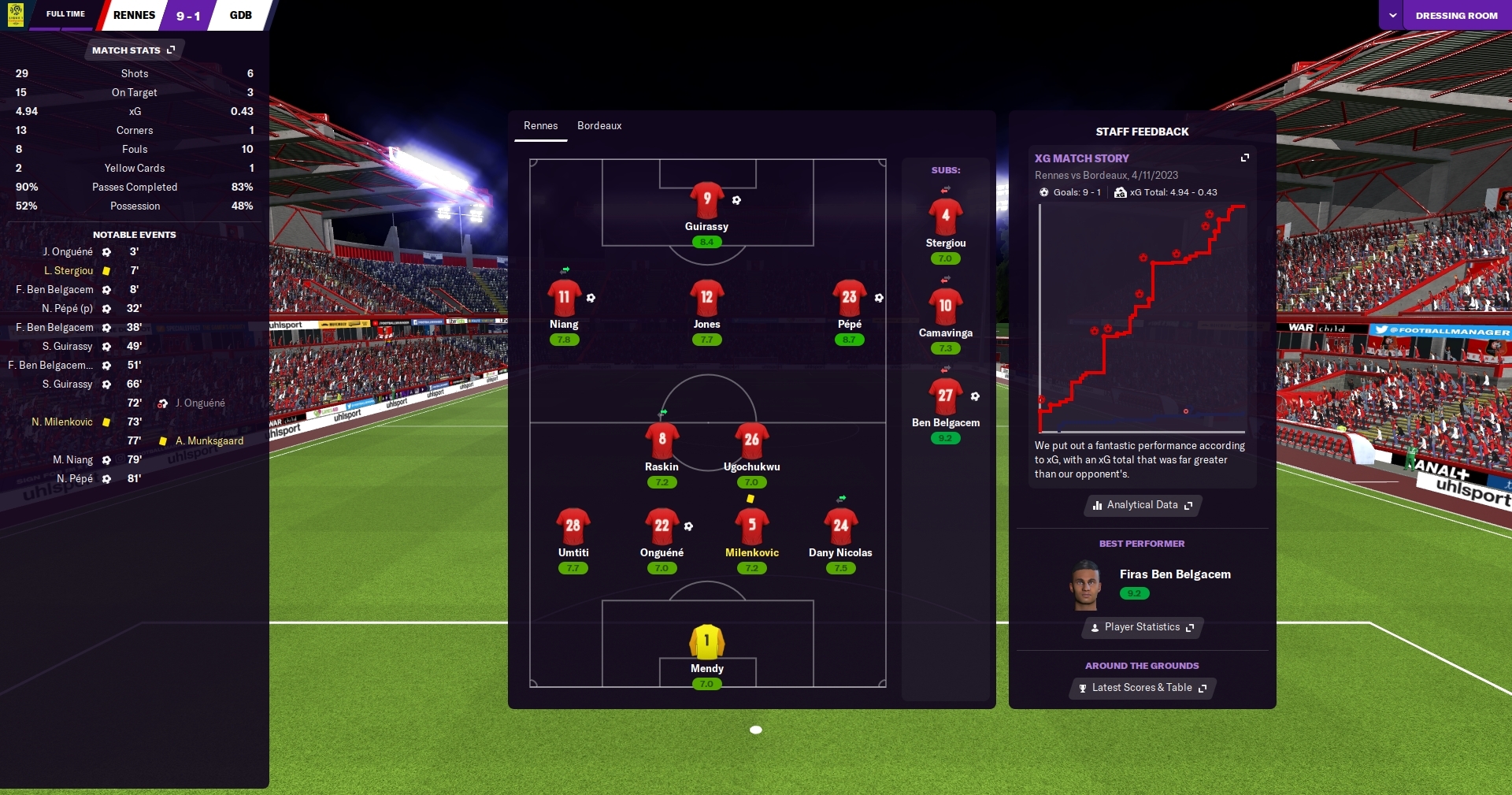
Task: Choose Umtiti's number 28 shirt
Action: click(573, 526)
